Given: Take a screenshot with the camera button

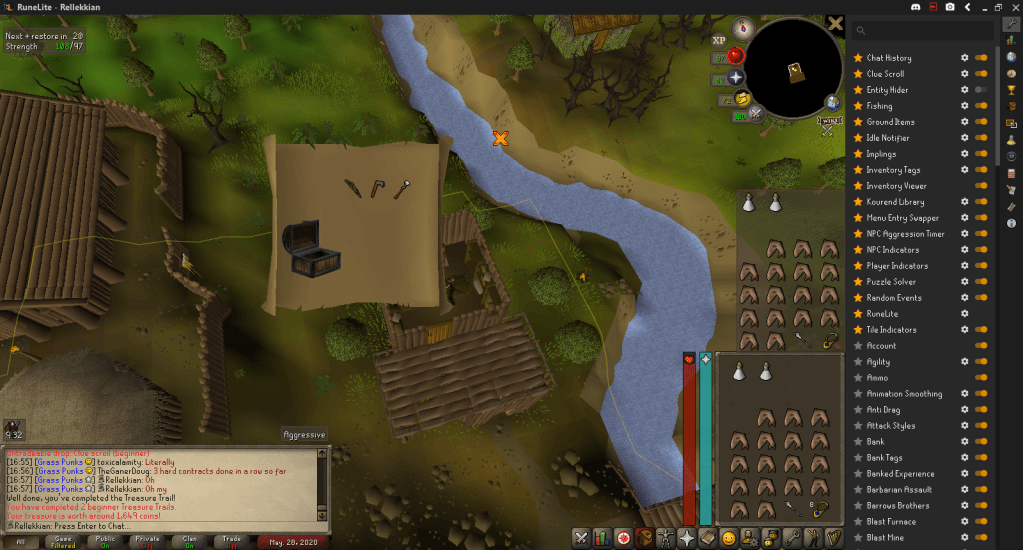Looking at the screenshot, I should coord(950,7).
